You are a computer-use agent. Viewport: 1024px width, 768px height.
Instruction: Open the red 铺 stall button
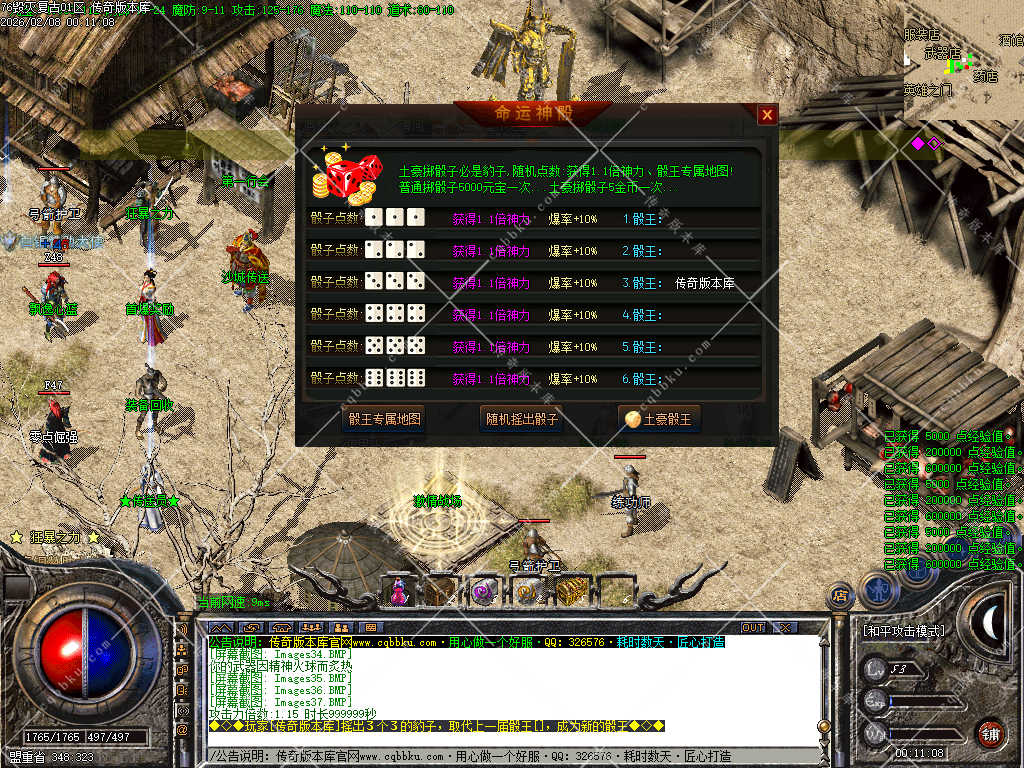click(990, 732)
